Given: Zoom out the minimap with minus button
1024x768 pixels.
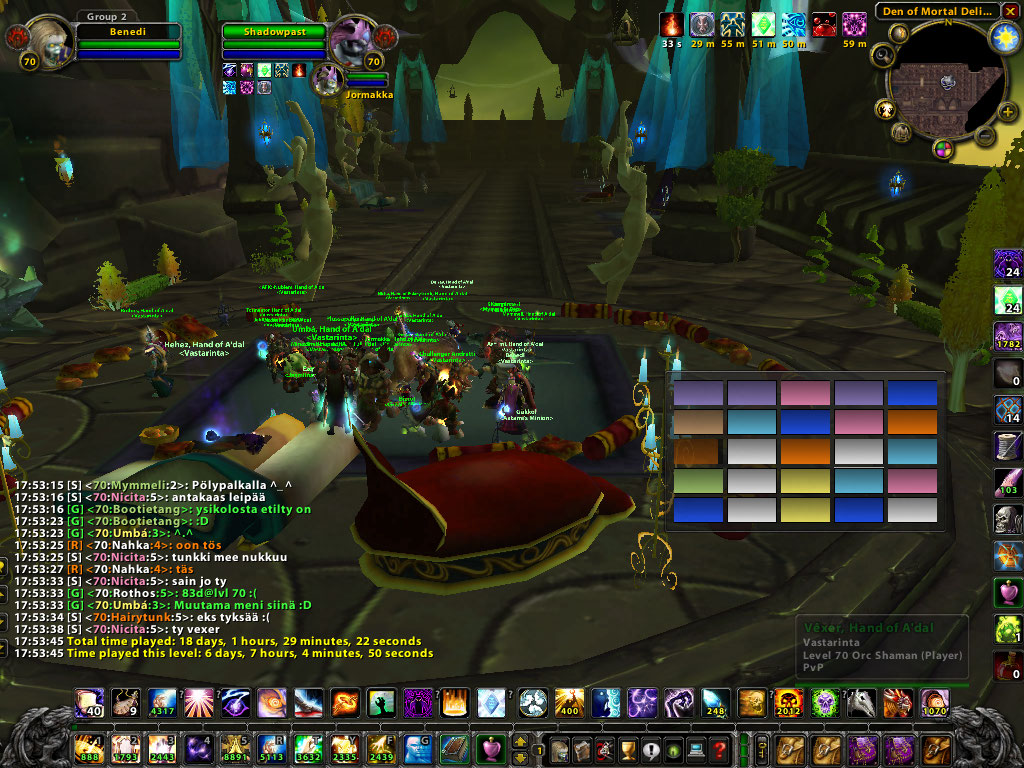Looking at the screenshot, I should [984, 136].
